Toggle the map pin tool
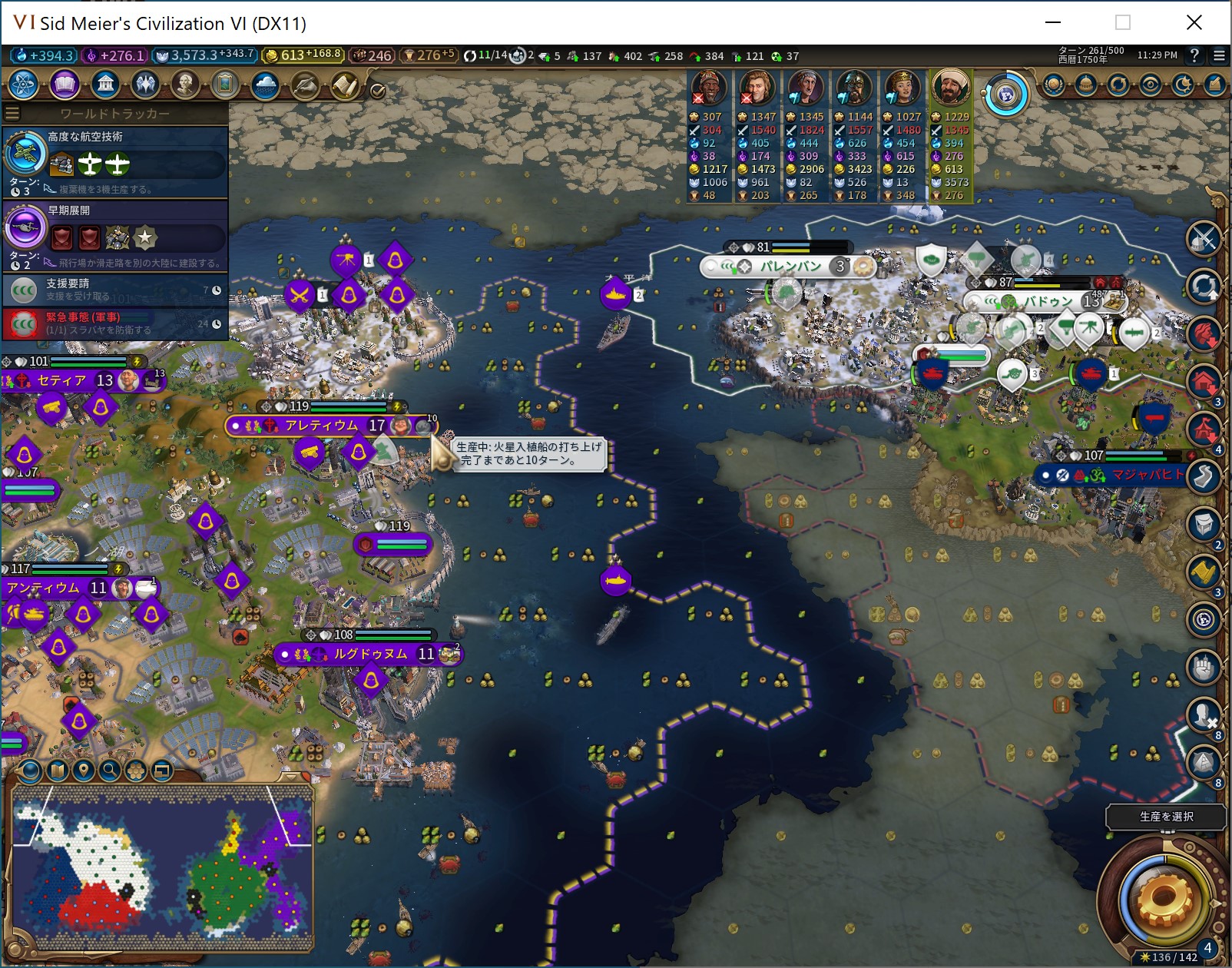This screenshot has height=968, width=1232. click(x=84, y=770)
